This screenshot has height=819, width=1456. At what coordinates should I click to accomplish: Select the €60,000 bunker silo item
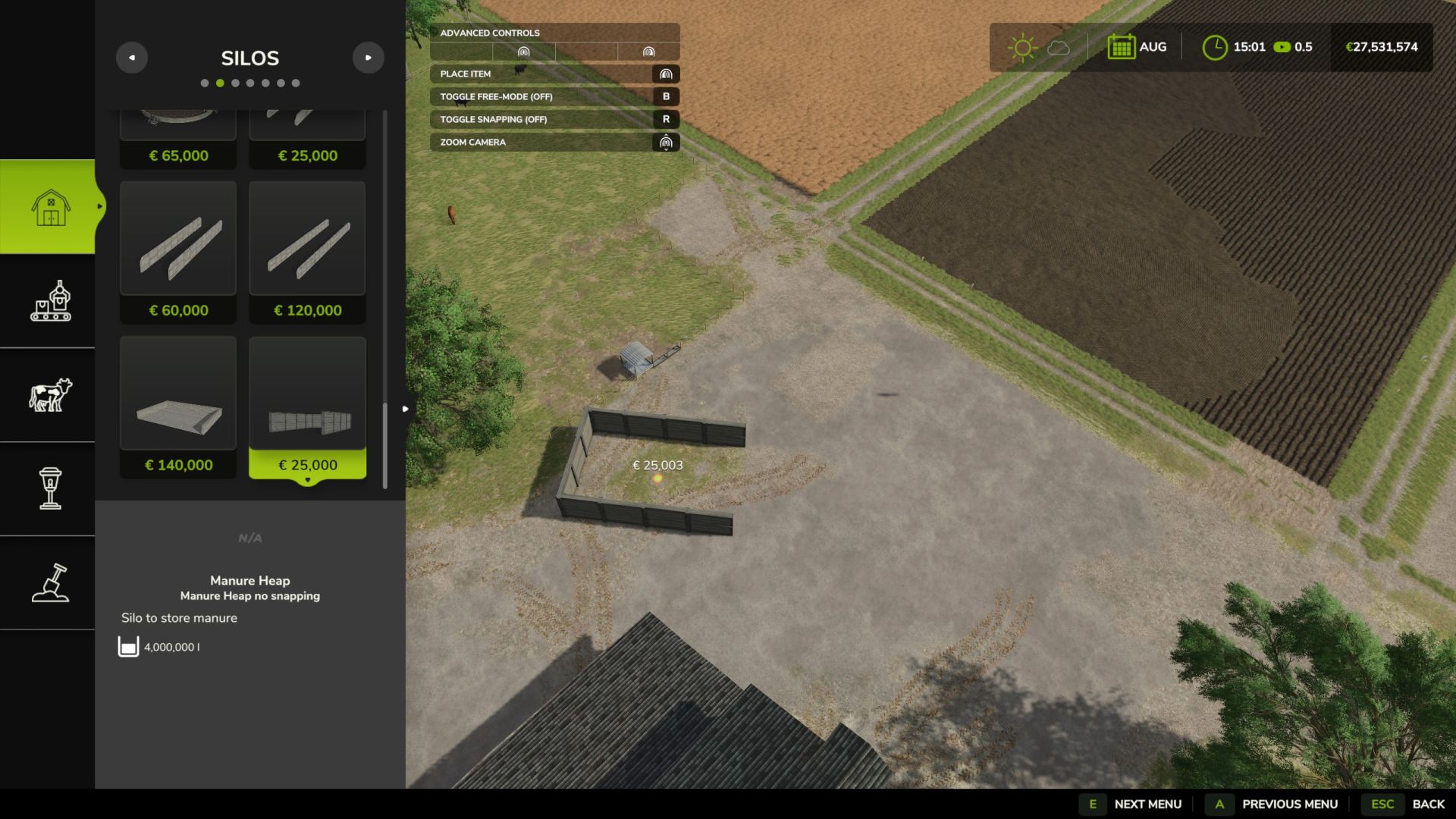[178, 252]
